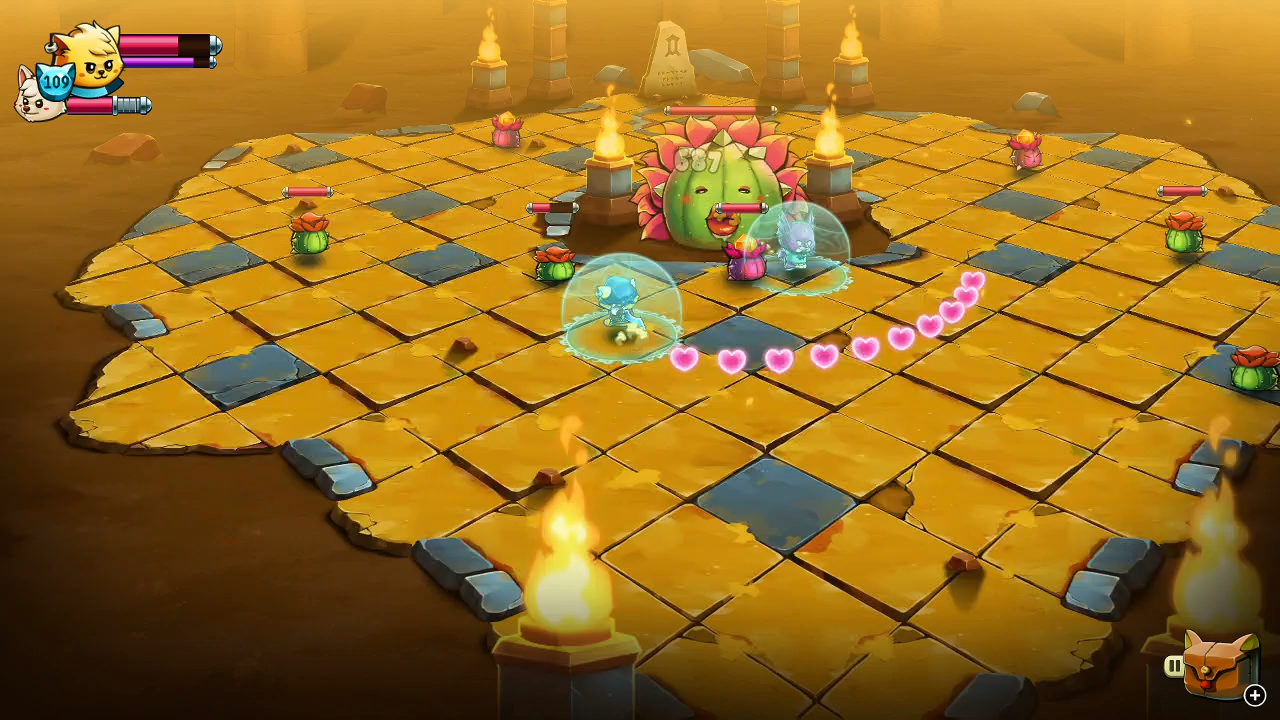Click the player's red health bar

(160, 43)
